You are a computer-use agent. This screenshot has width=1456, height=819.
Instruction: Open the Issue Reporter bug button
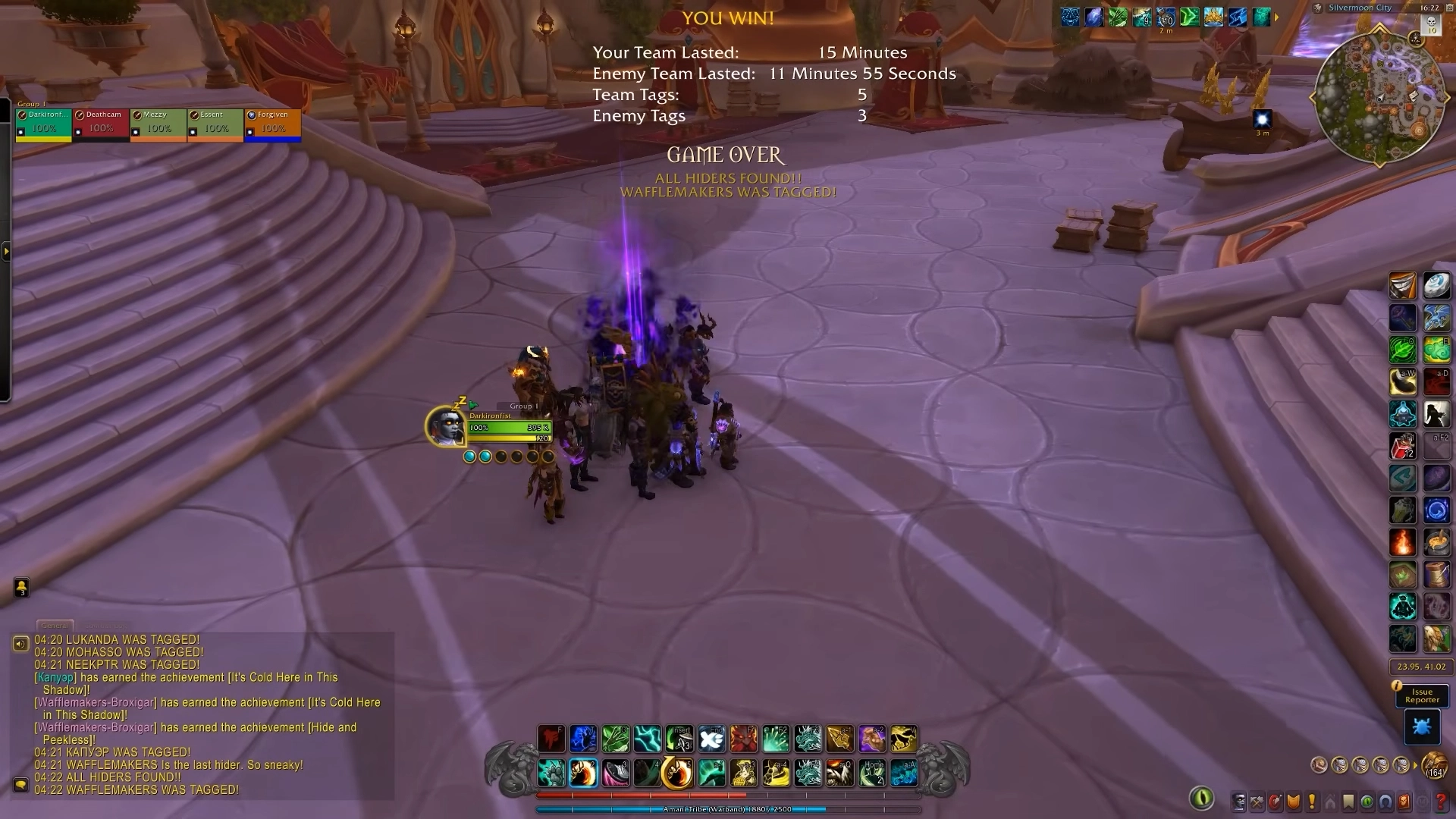[1421, 726]
